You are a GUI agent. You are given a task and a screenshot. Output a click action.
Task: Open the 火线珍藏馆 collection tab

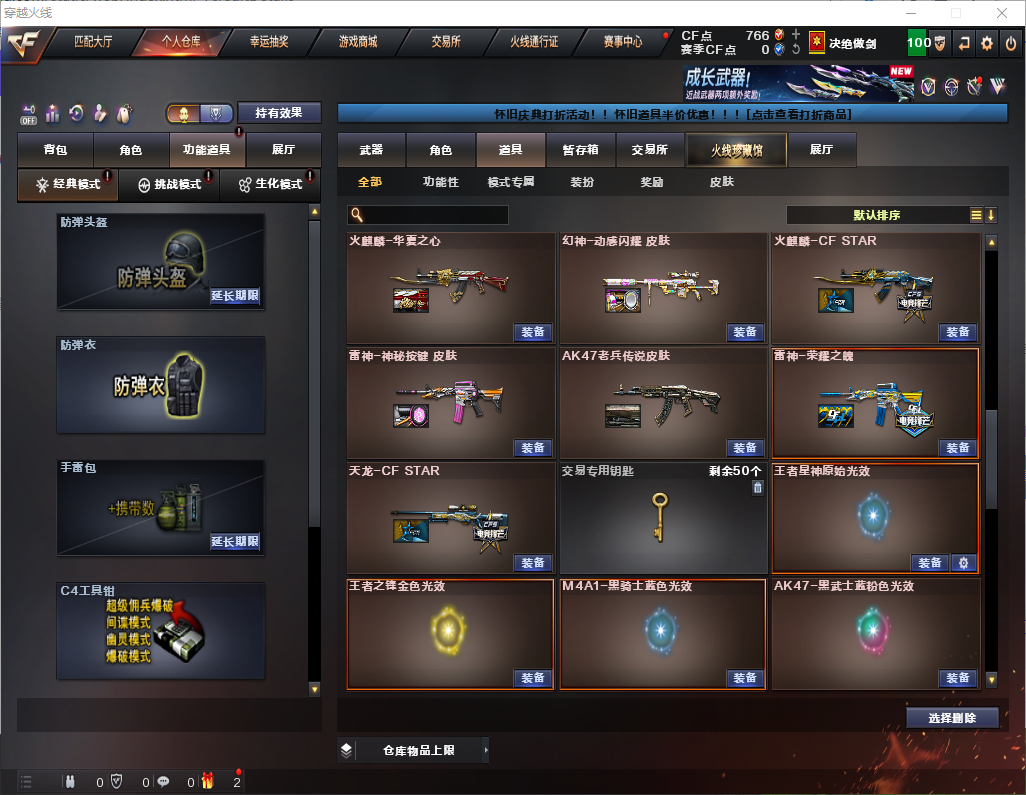click(x=735, y=150)
